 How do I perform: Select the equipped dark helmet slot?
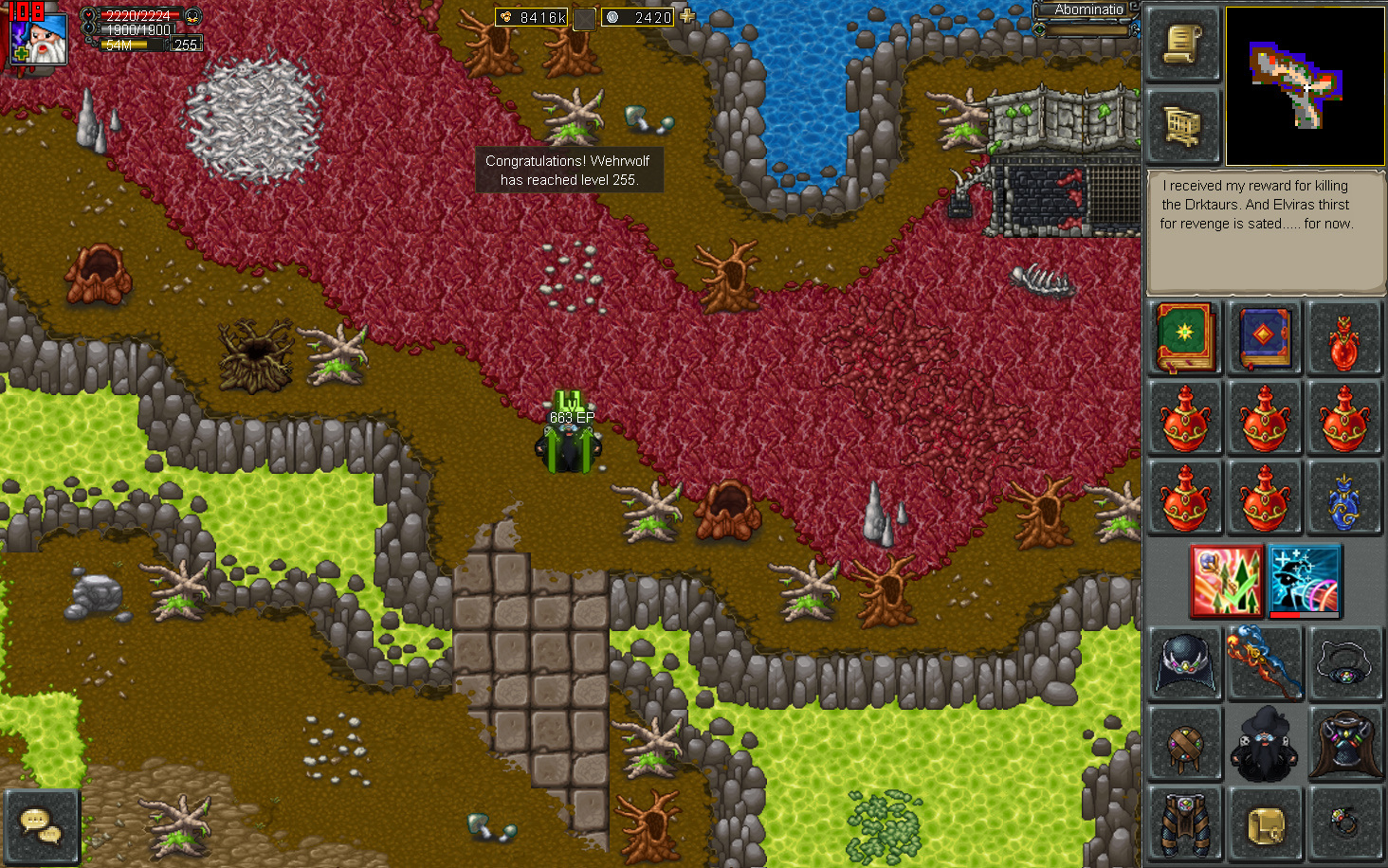coord(1185,662)
